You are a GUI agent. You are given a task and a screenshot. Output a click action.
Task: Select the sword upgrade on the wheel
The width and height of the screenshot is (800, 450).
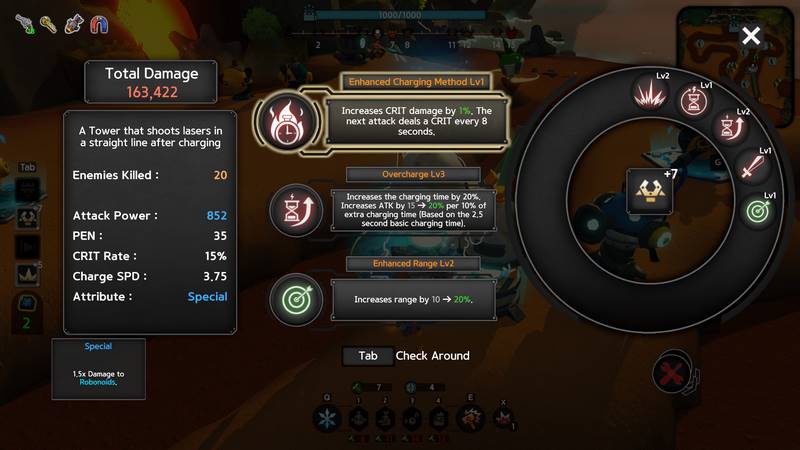750,167
